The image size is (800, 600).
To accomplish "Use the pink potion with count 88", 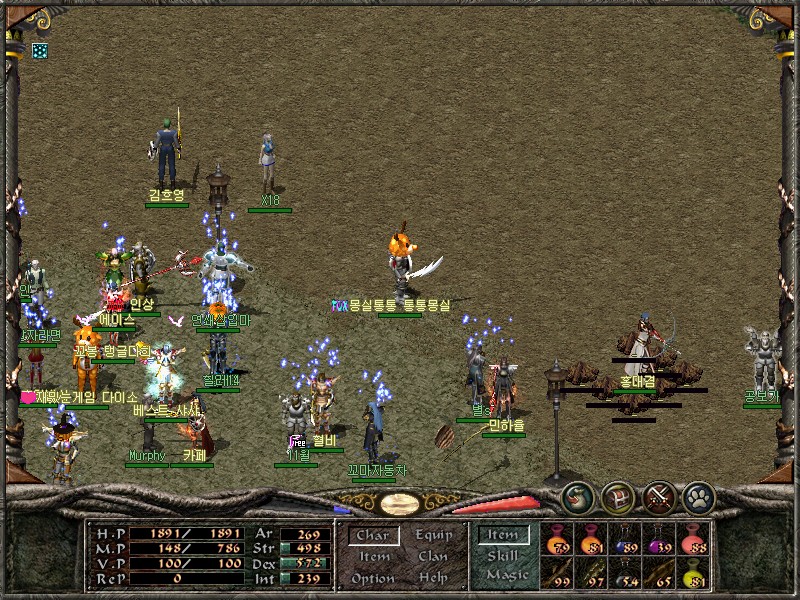I will pyautogui.click(x=693, y=541).
